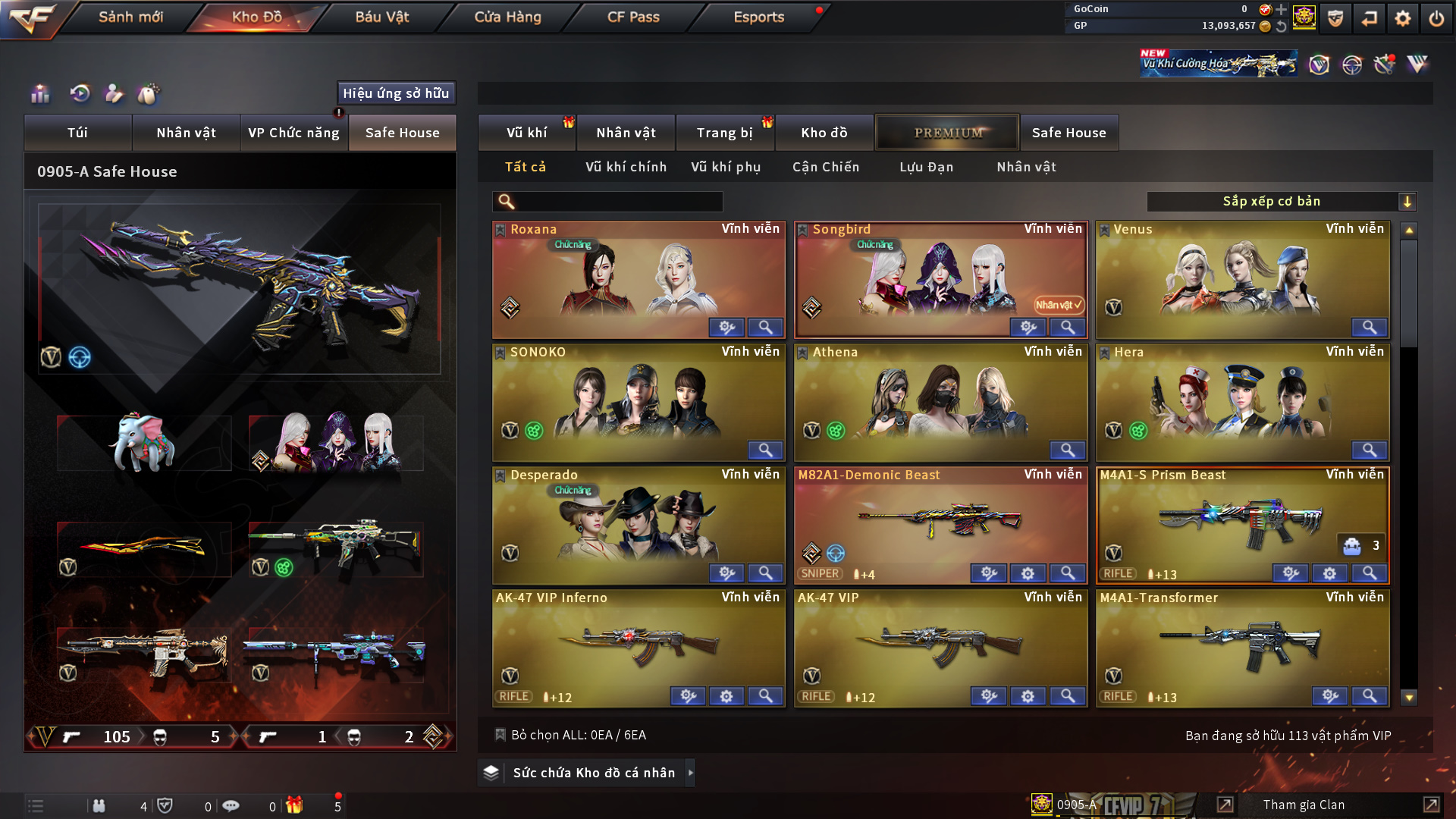Image resolution: width=1456 pixels, height=819 pixels.
Task: Filter by Vũ khí chính
Action: coord(626,167)
